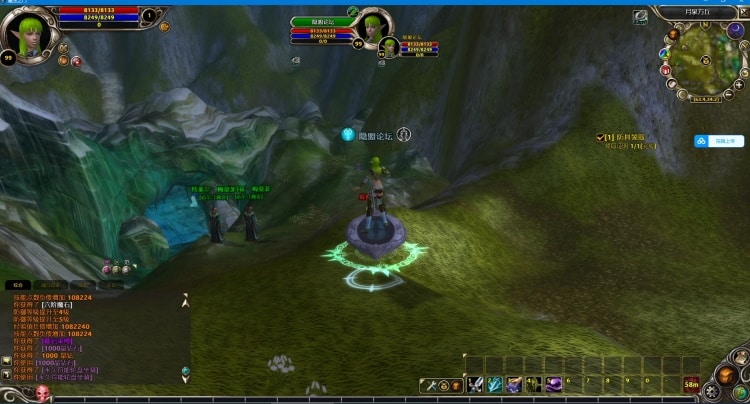Click the crossed tools icon on hotbar
The height and width of the screenshot is (404, 750).
pyautogui.click(x=429, y=385)
